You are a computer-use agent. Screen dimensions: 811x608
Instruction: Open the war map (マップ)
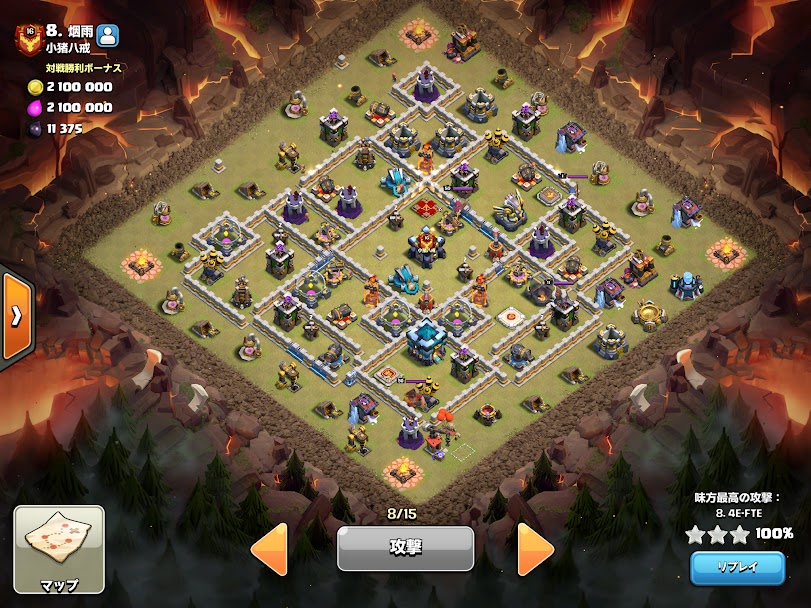pos(59,549)
